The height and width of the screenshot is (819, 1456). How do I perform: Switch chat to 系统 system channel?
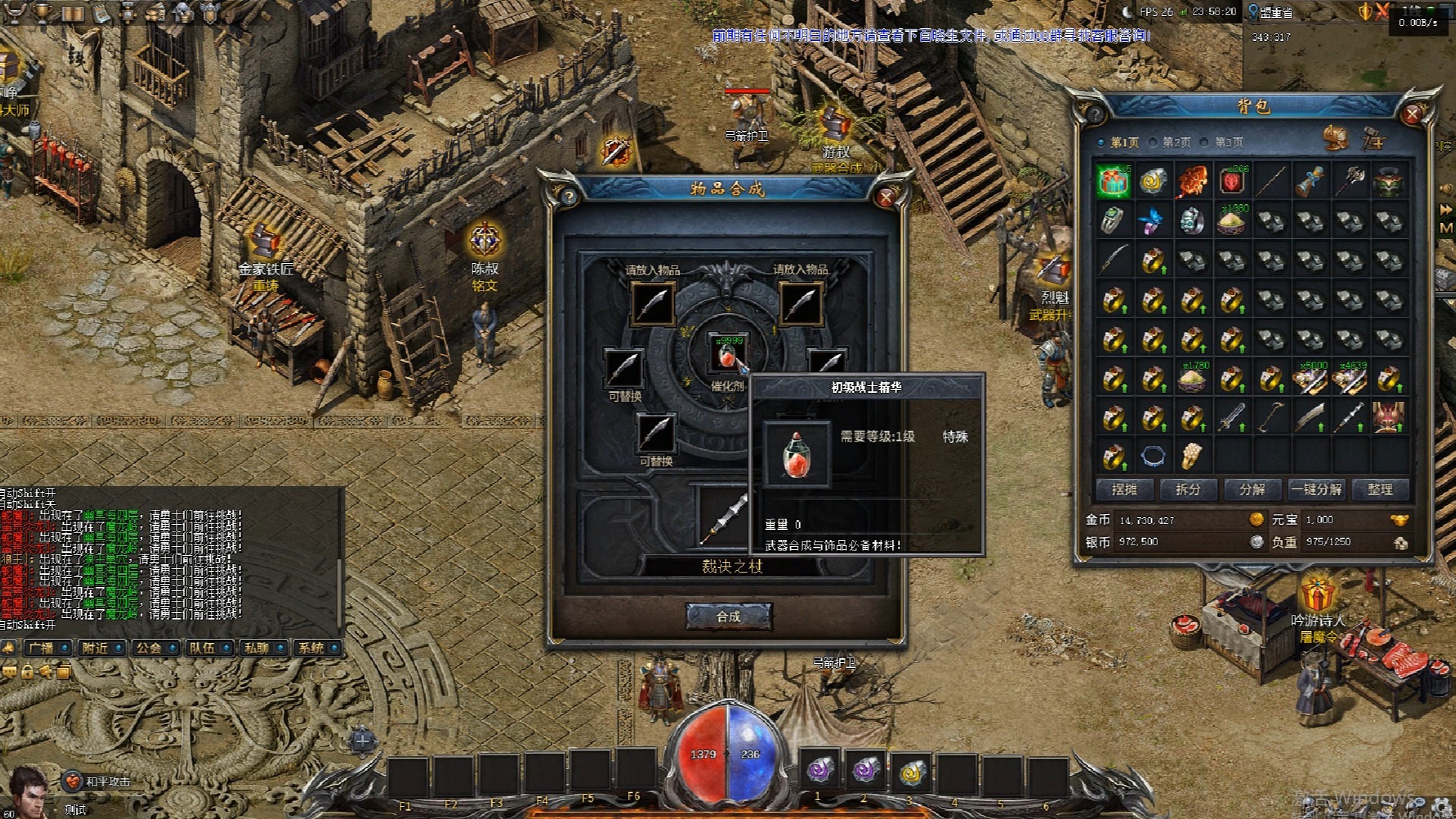315,648
